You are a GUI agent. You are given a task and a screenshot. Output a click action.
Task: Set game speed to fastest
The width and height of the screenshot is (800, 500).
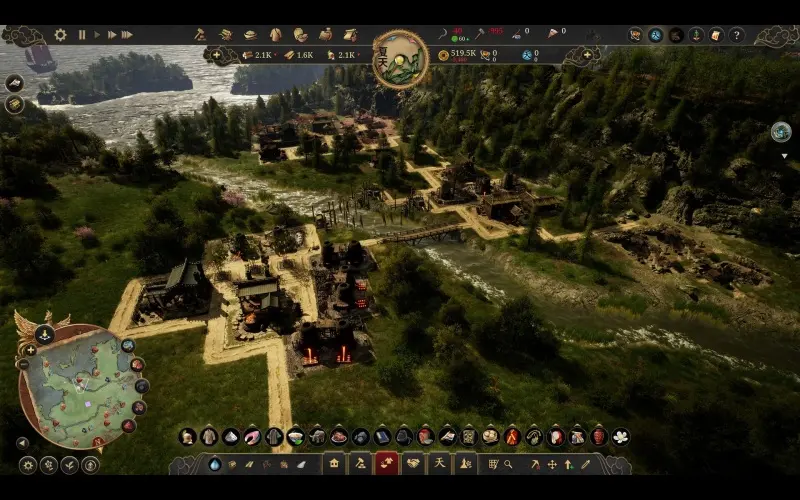[x=127, y=35]
